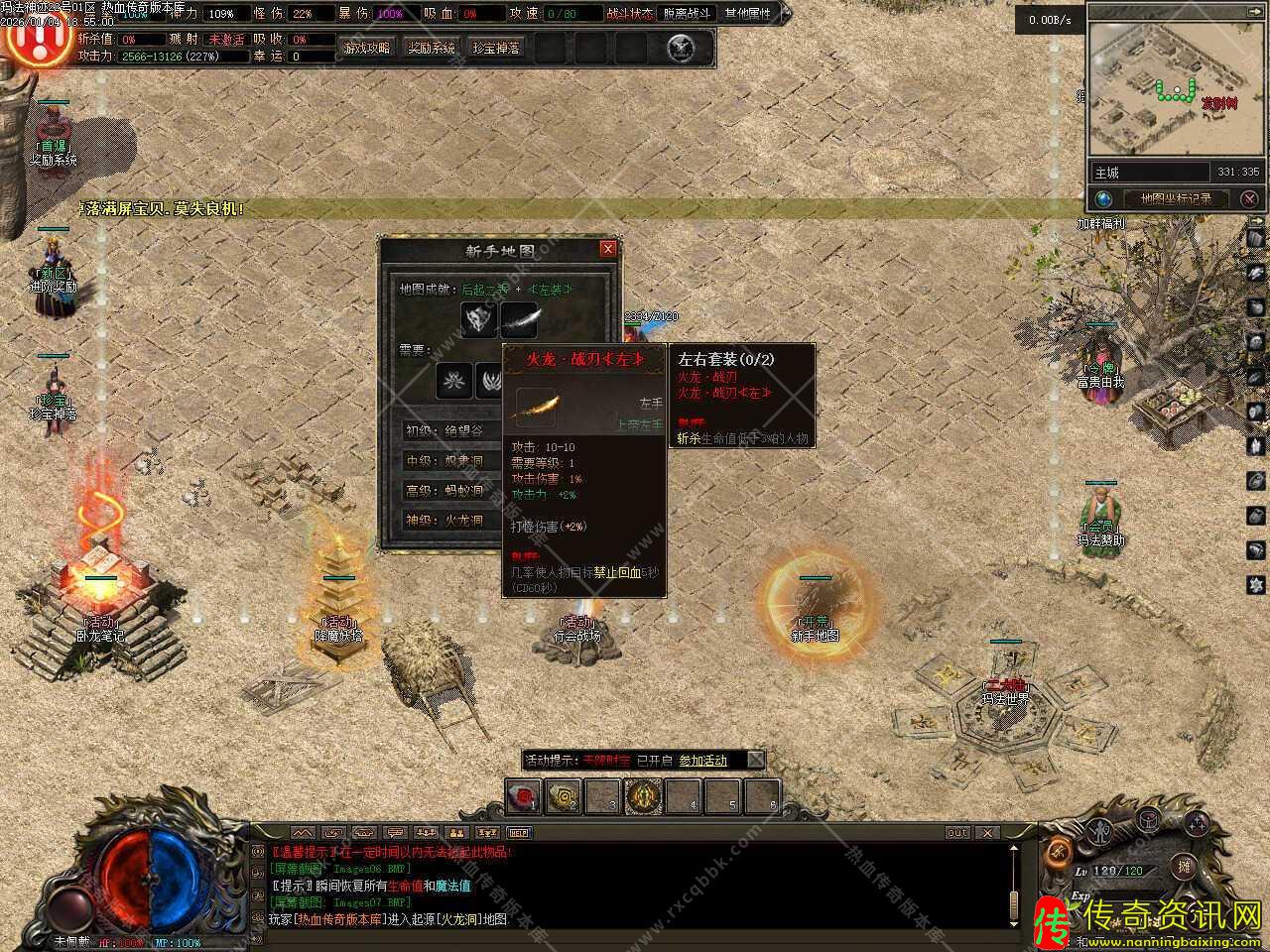
Task: Click the mask reward icon under 地图成就
Action: 479,319
